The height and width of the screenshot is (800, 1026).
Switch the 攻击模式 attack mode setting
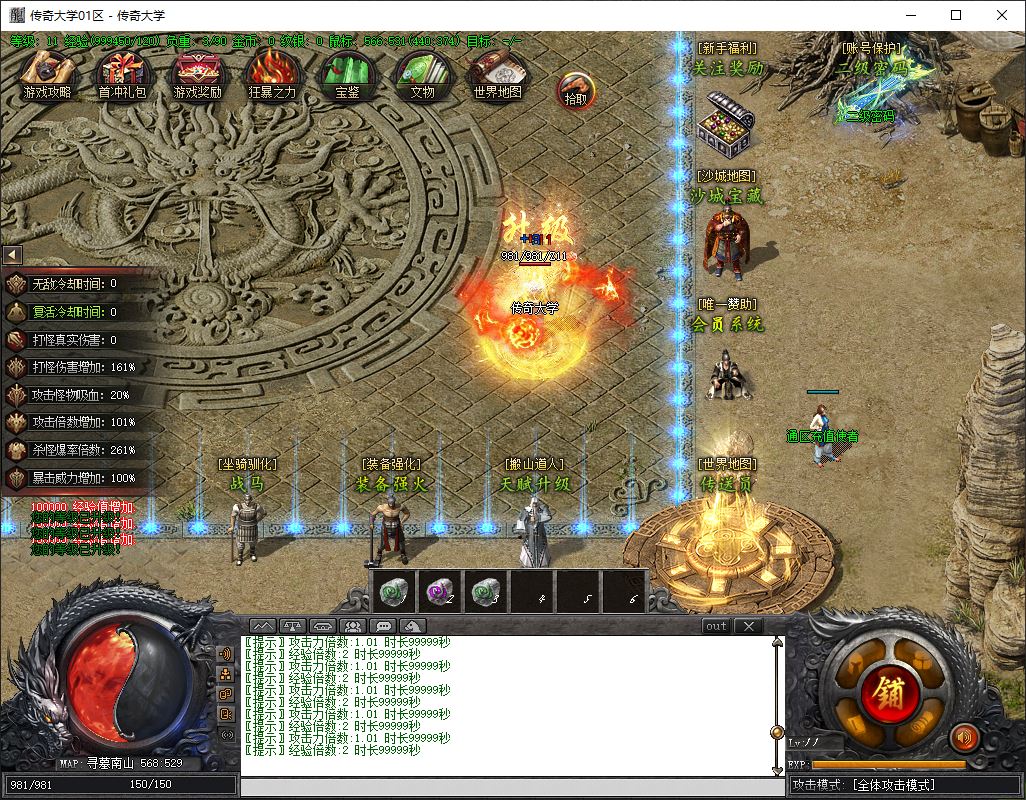[x=905, y=786]
